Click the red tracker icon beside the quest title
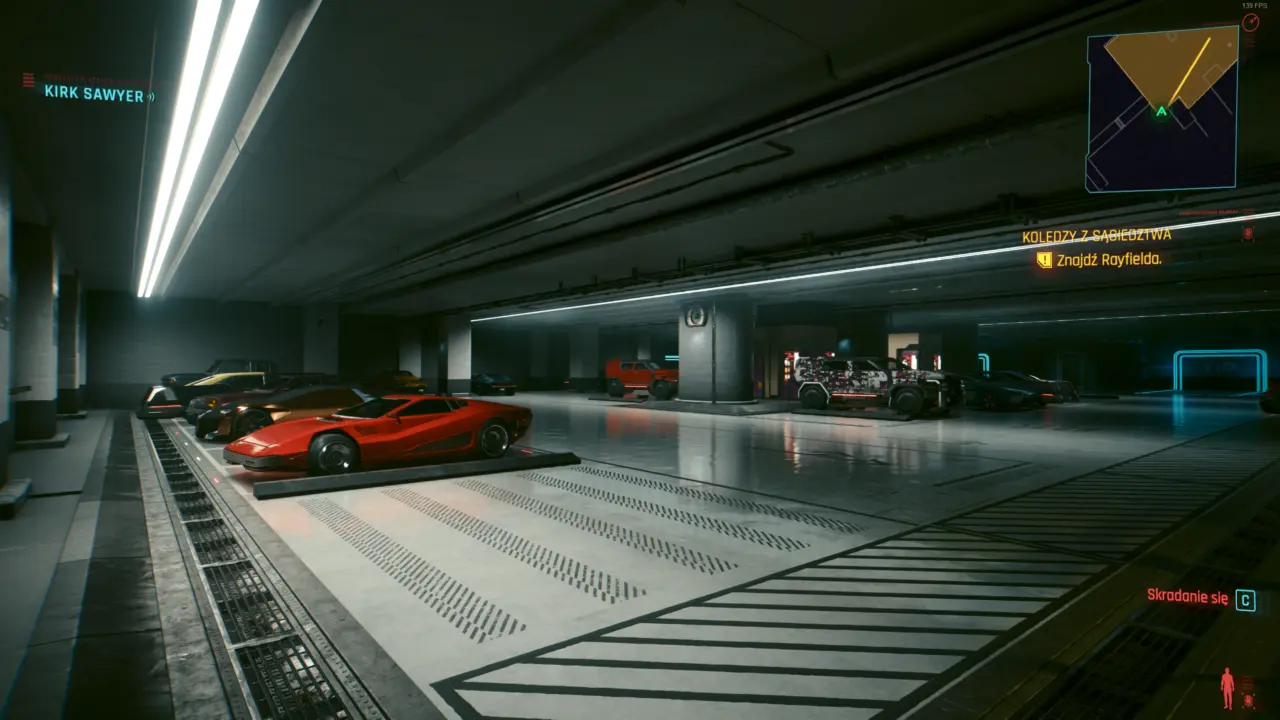Screen dimensions: 1280x720 pyautogui.click(x=1249, y=232)
